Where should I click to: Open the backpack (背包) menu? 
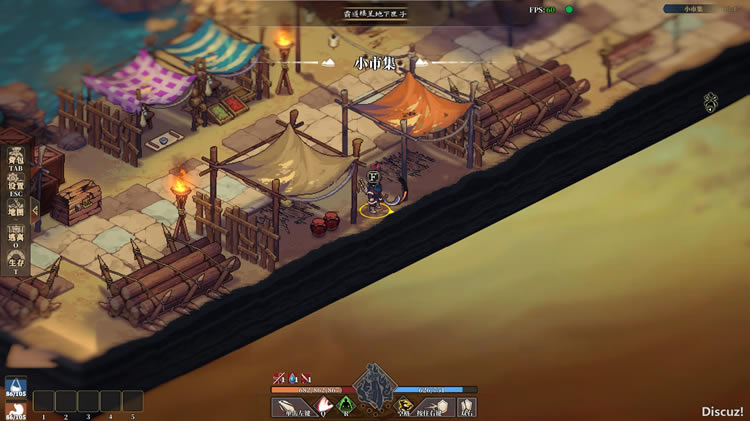click(x=16, y=162)
